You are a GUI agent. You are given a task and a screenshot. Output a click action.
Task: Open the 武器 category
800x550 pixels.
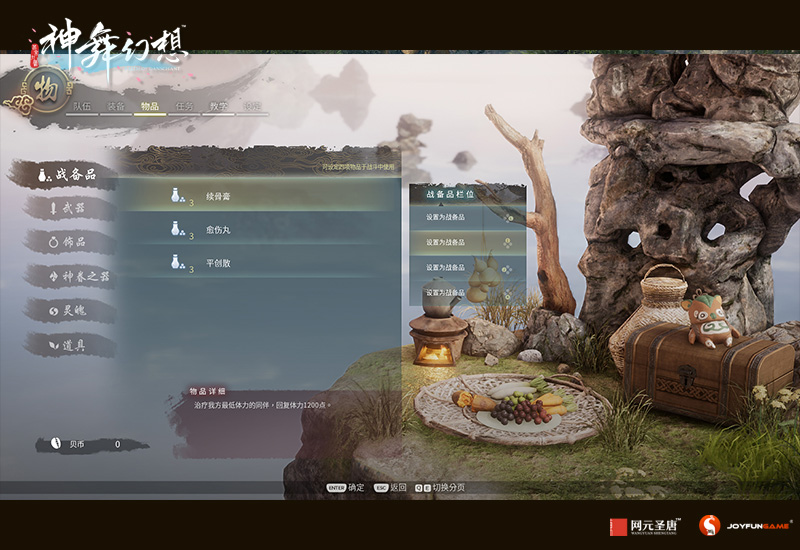tap(74, 208)
